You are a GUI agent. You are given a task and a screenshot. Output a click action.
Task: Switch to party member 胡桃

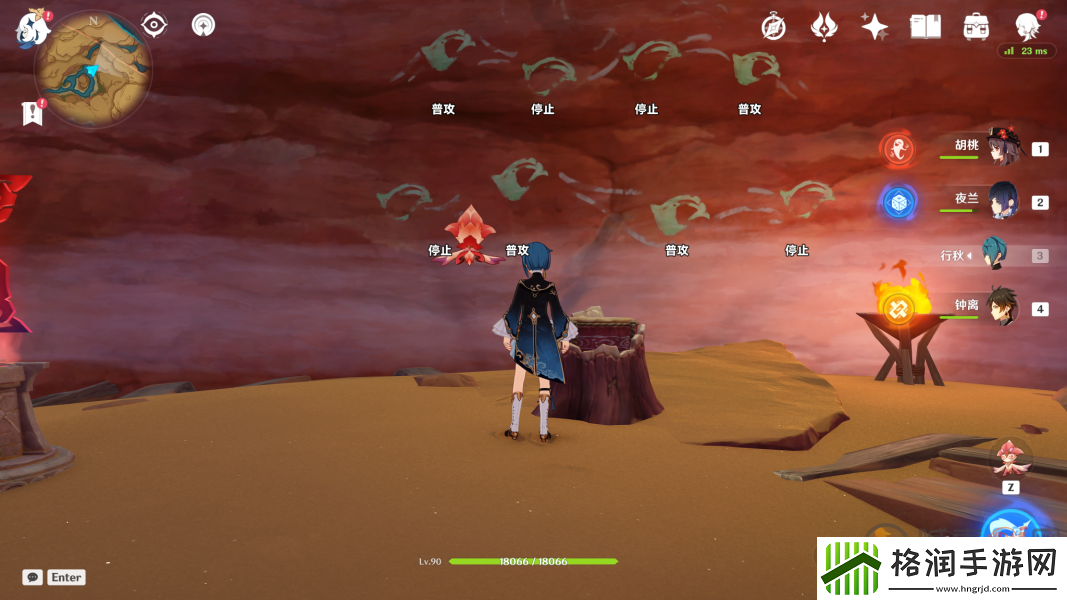pyautogui.click(x=1002, y=147)
